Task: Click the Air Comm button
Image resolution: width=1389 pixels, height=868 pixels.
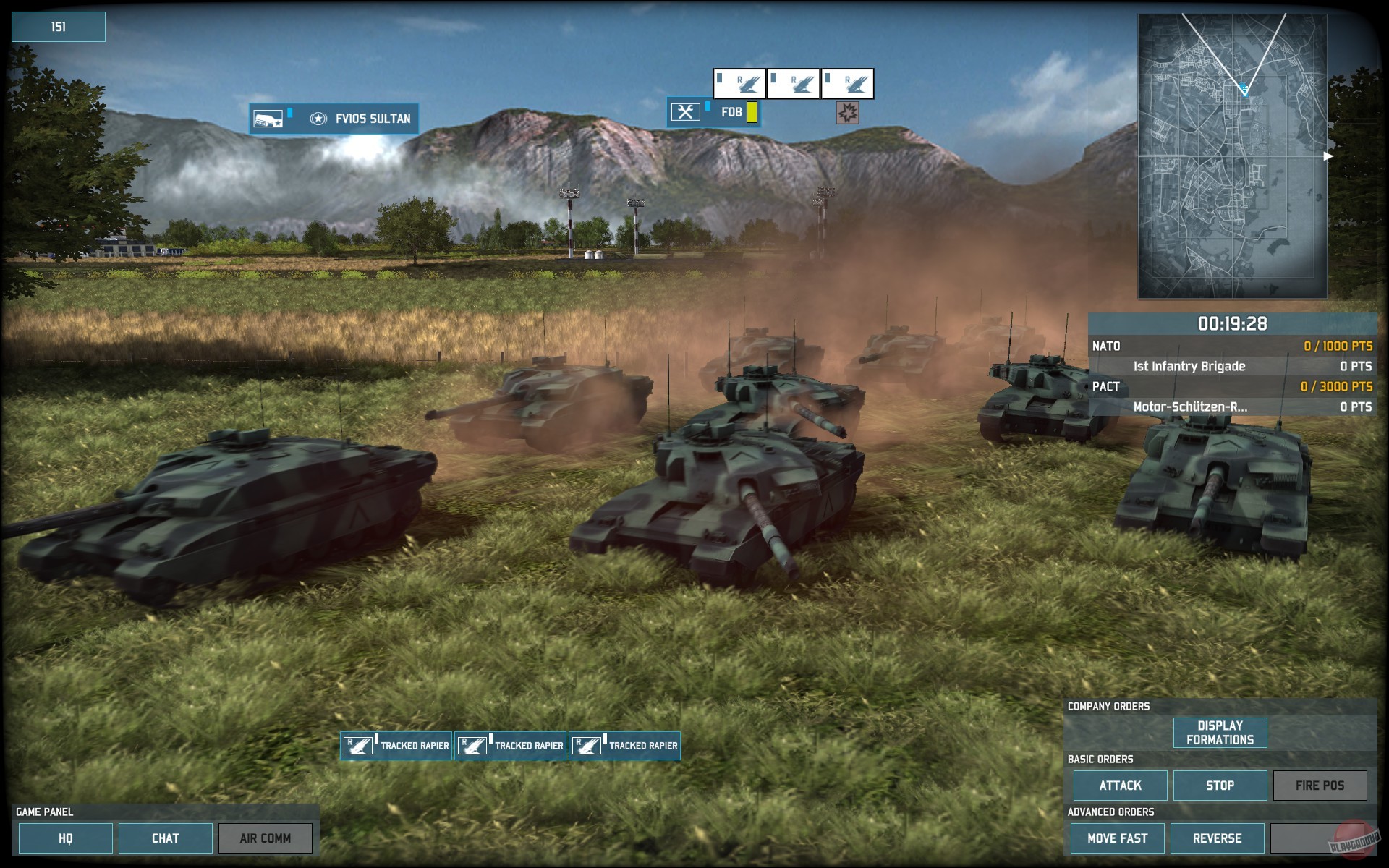Action: (x=266, y=838)
